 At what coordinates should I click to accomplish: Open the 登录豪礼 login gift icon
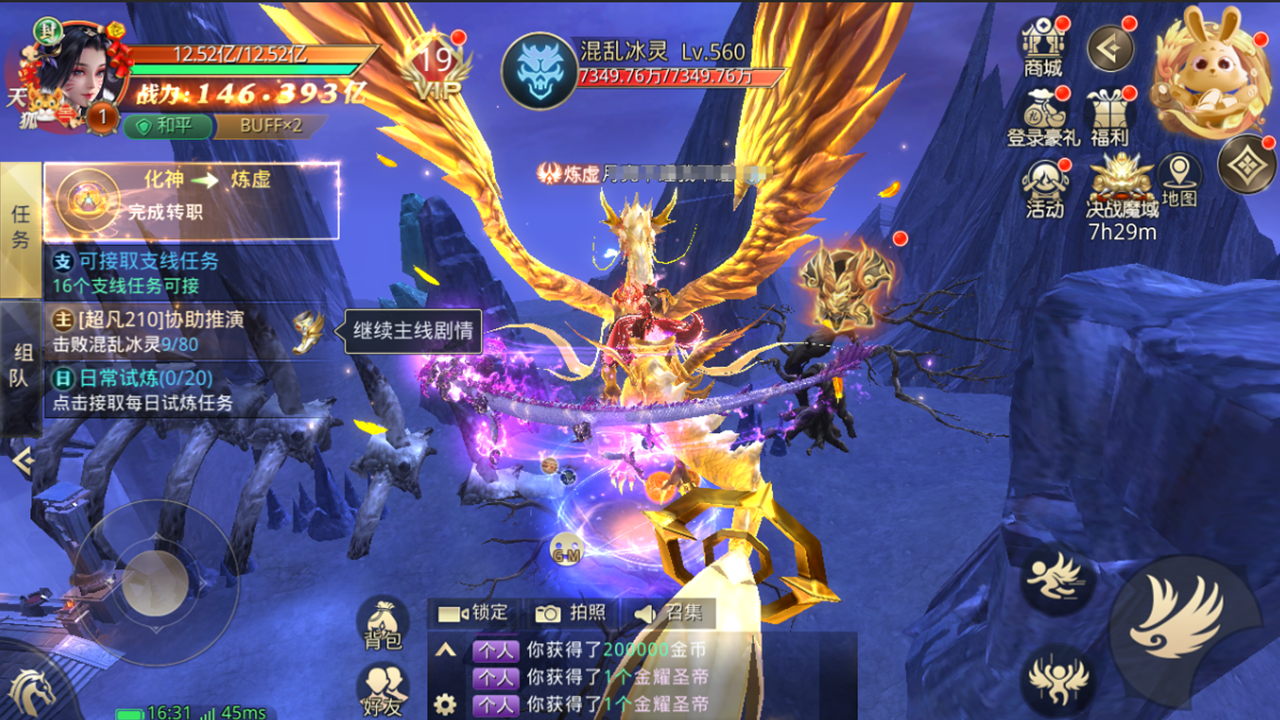(1043, 118)
